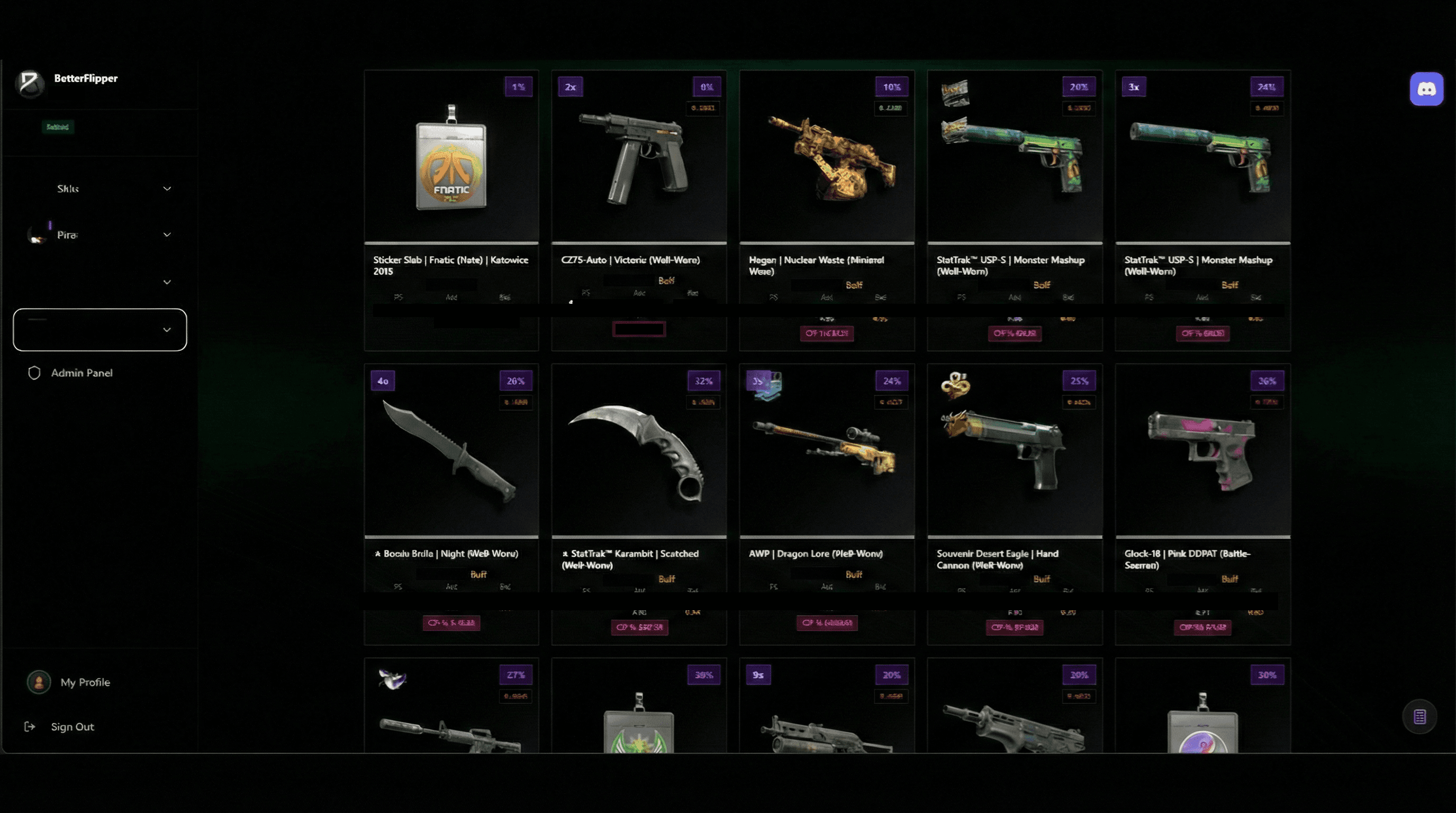Choose the CZ75-Auto Victoria listing
Viewport: 1456px width, 813px height.
click(639, 158)
